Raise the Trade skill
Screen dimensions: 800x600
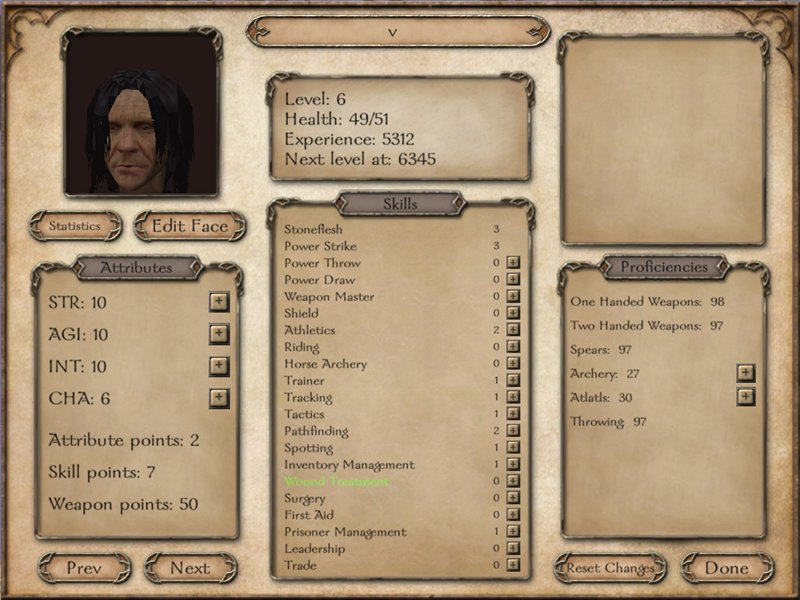pos(513,565)
